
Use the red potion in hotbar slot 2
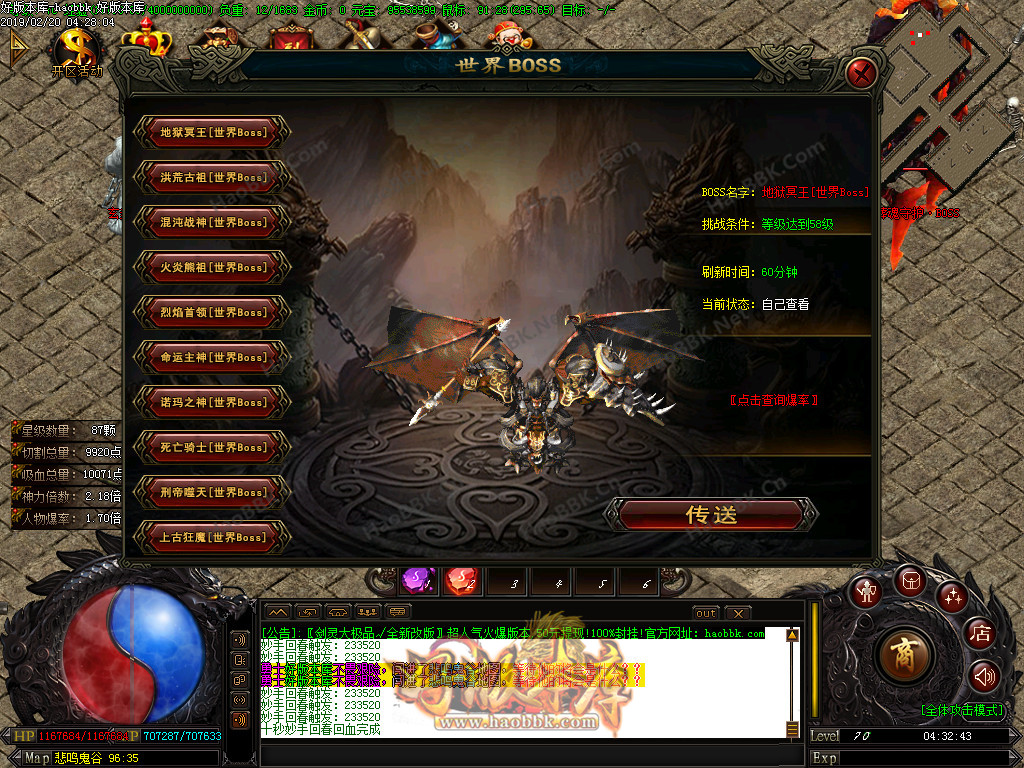coord(461,581)
